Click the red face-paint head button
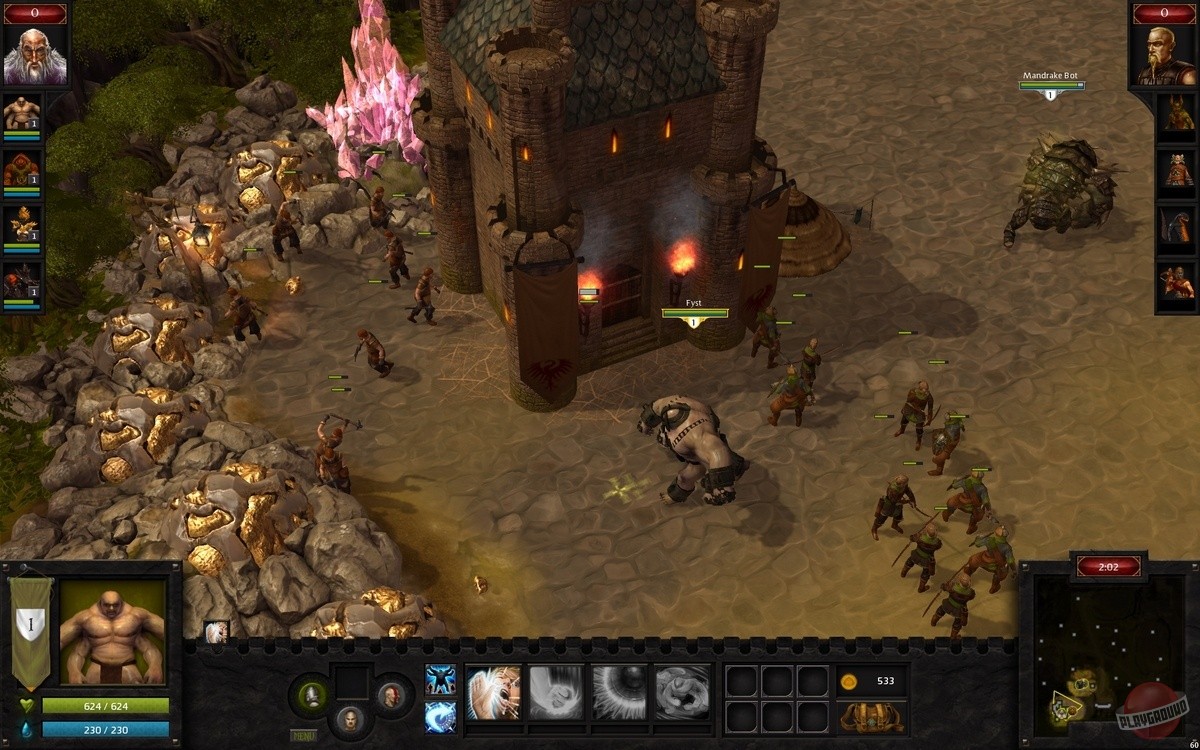This screenshot has width=1200, height=750. (390, 694)
